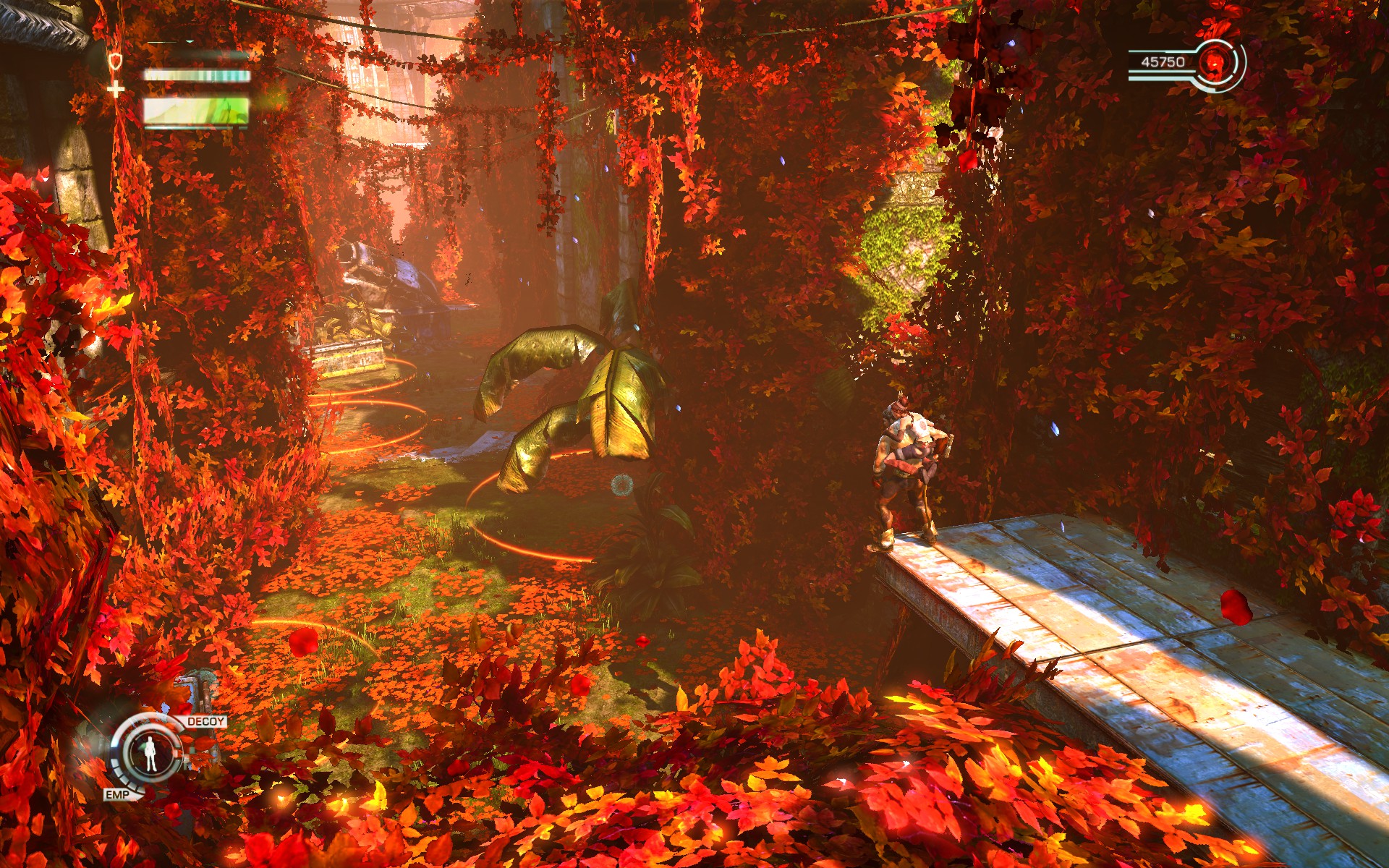Click the red tech orb icon

click(x=1215, y=63)
